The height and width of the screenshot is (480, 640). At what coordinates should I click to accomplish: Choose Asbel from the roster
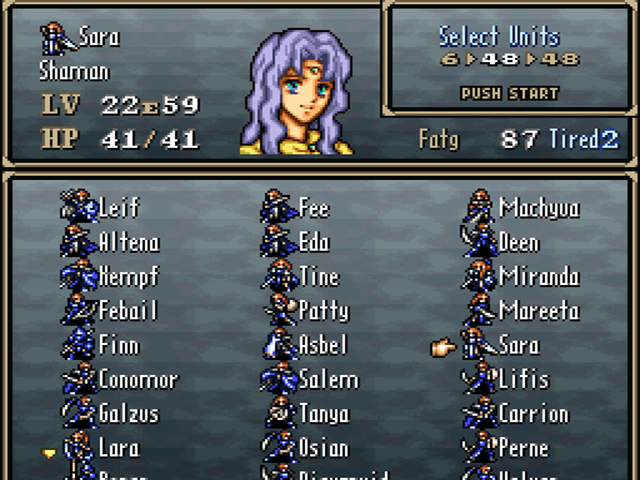tap(323, 345)
